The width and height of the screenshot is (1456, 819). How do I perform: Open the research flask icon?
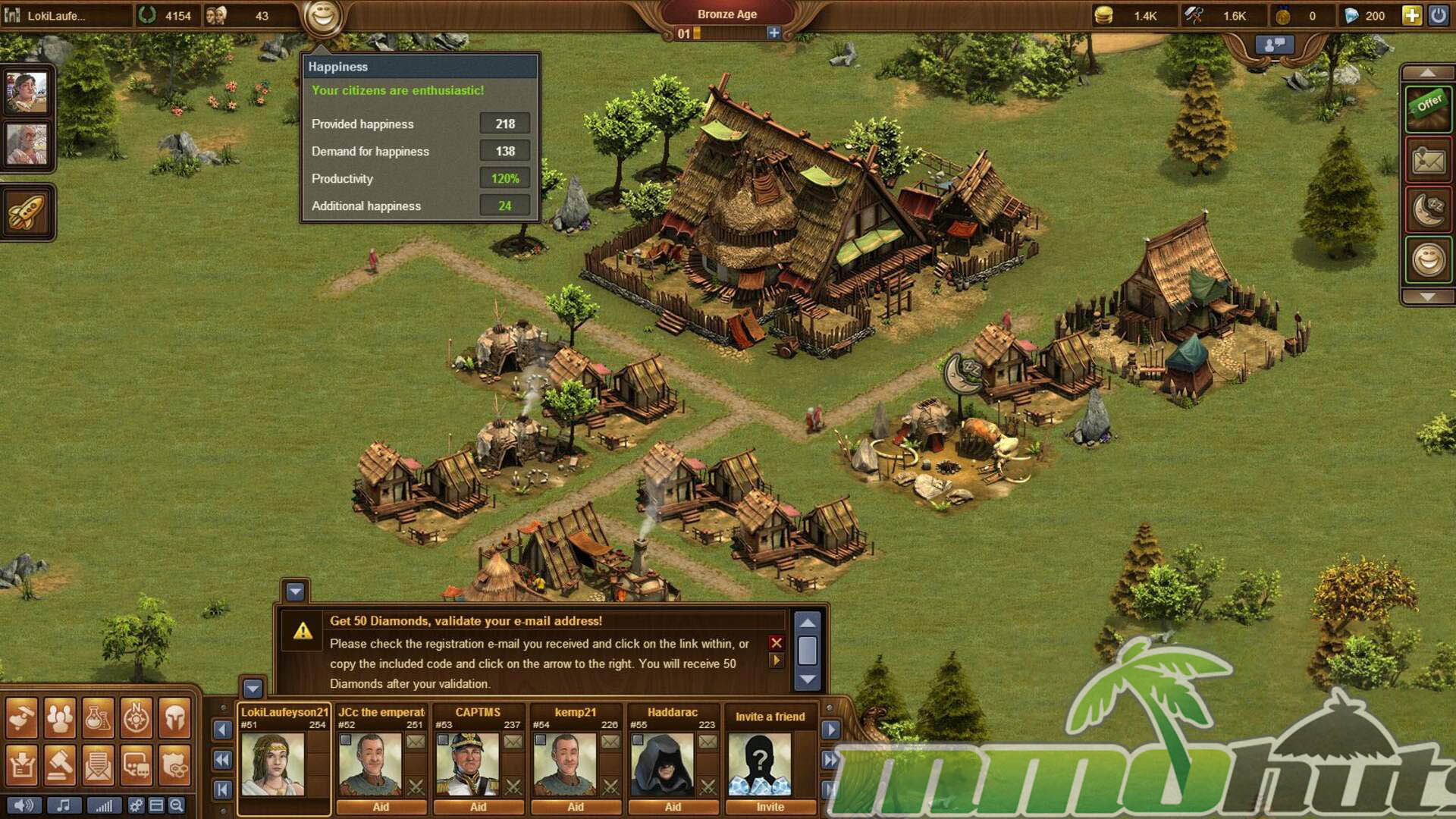(x=98, y=717)
